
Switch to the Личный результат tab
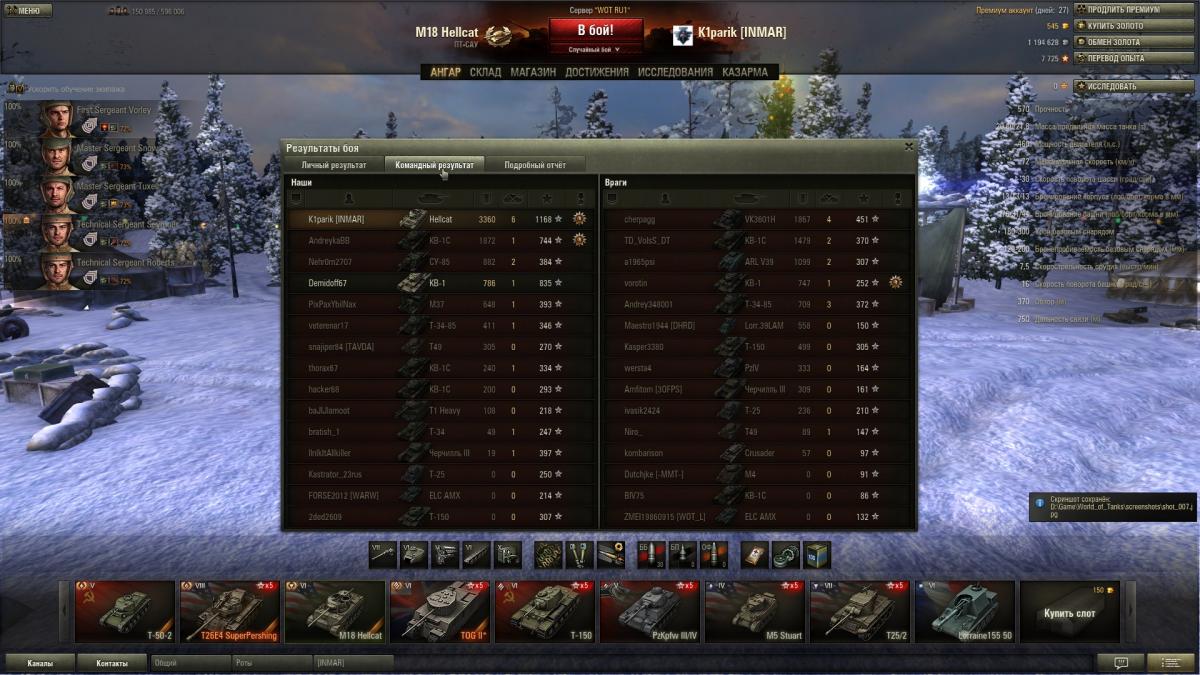[334, 165]
